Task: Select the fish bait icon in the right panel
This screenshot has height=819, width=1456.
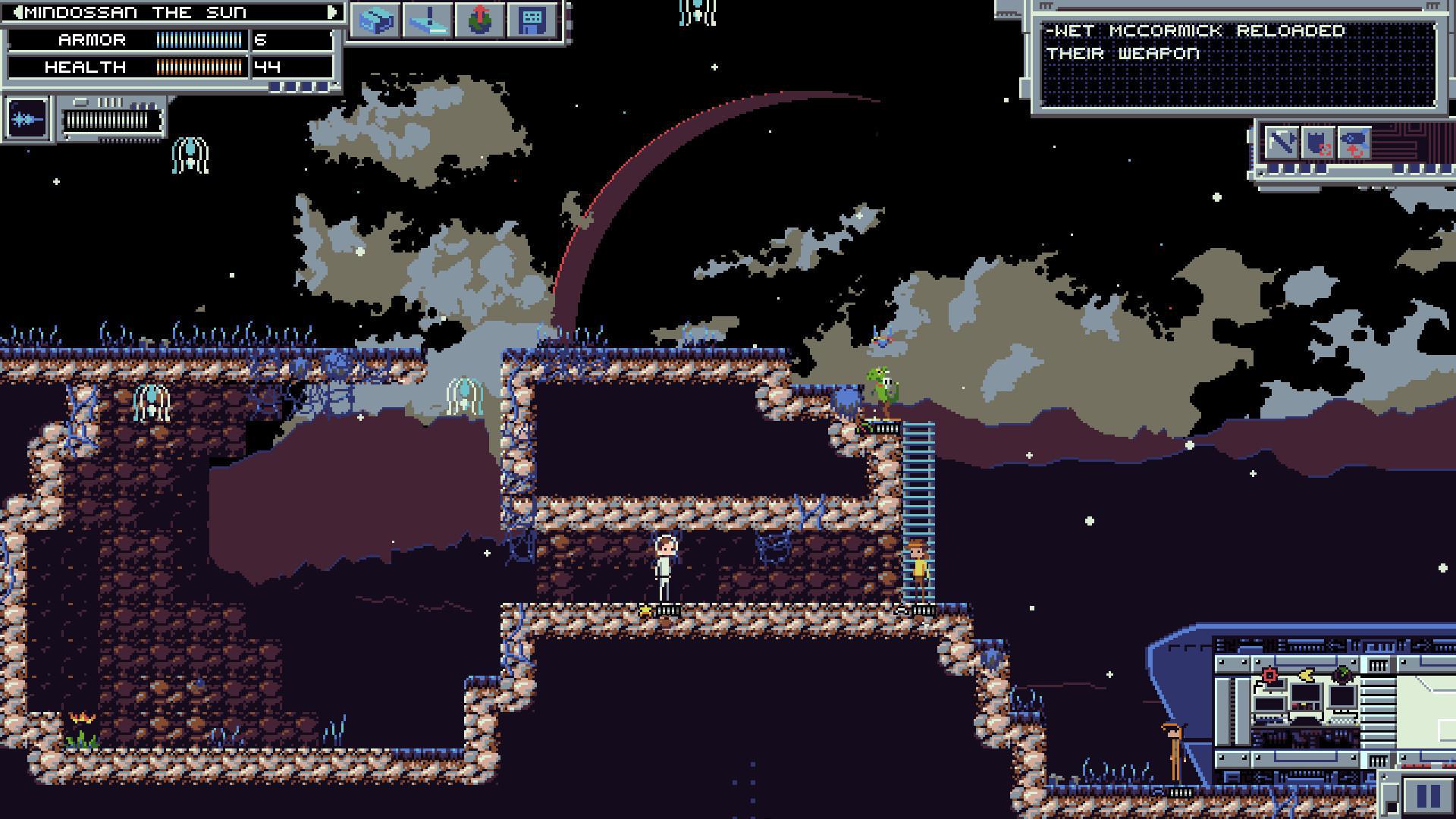Action: pyautogui.click(x=1354, y=143)
